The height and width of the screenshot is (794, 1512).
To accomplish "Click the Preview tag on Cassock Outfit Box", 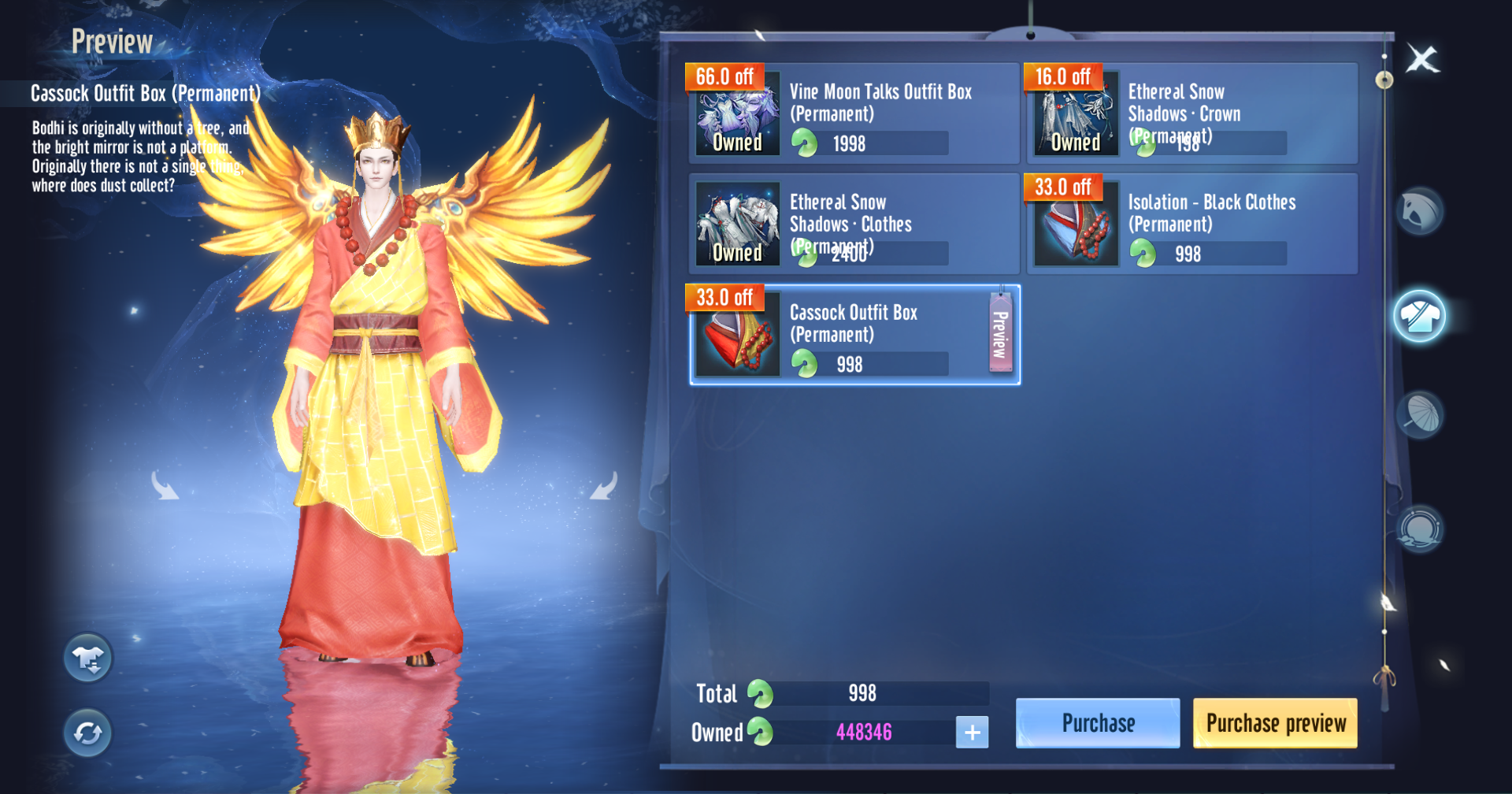I will (x=1000, y=334).
